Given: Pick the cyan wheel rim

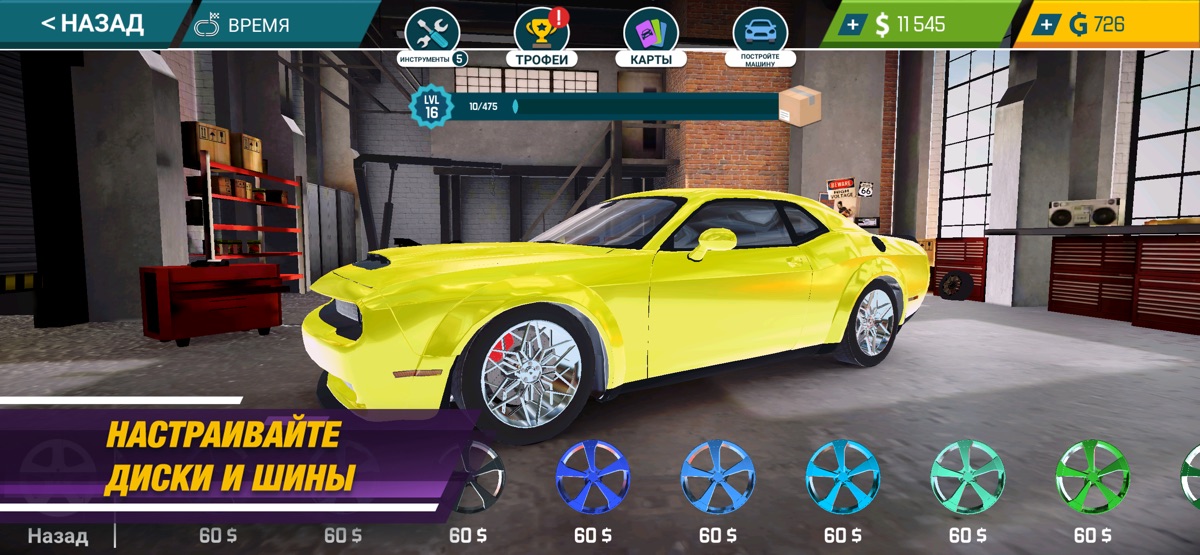Looking at the screenshot, I should tap(843, 477).
